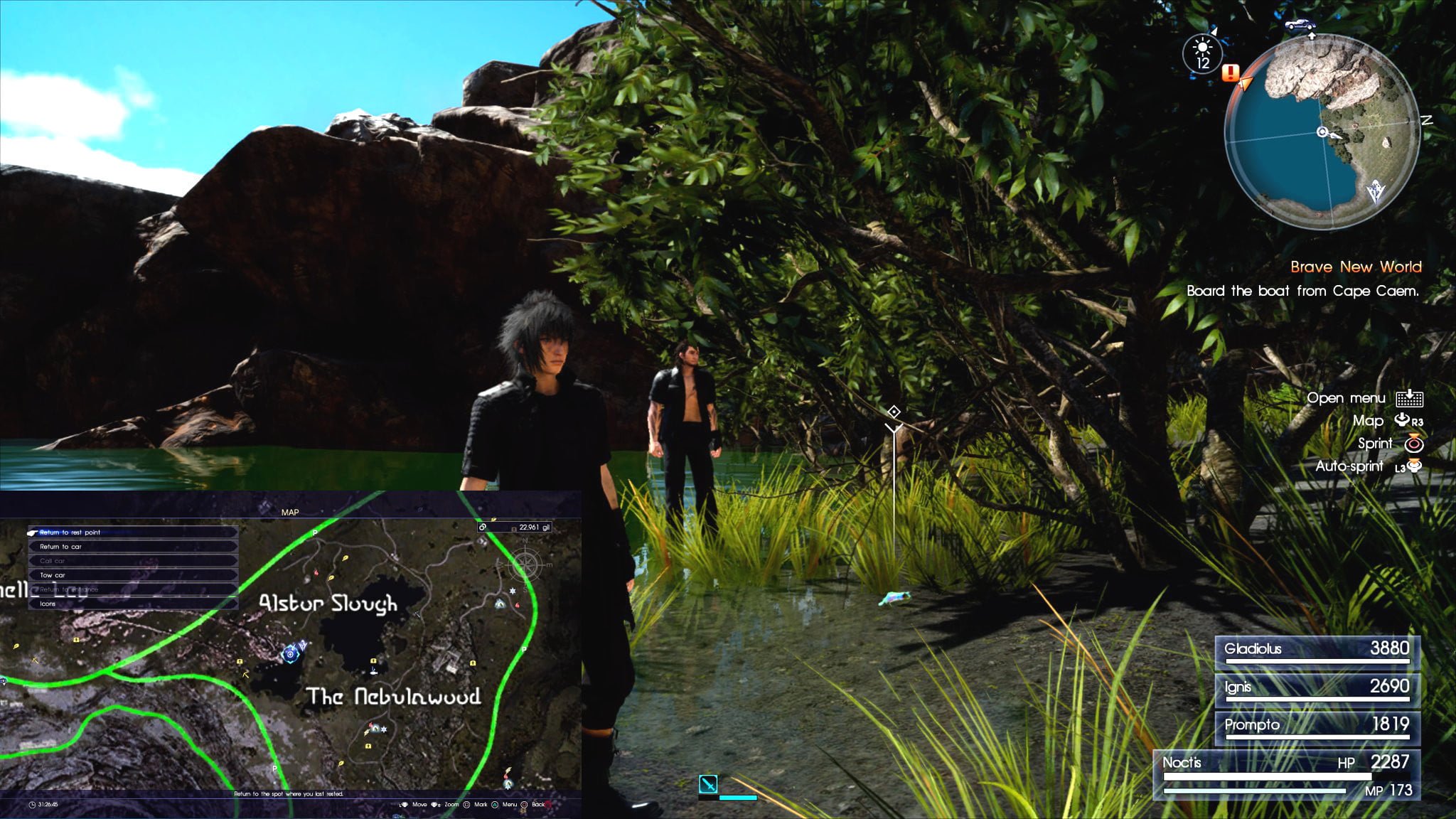
Task: Click the orange quest alert icon
Action: pyautogui.click(x=1231, y=73)
